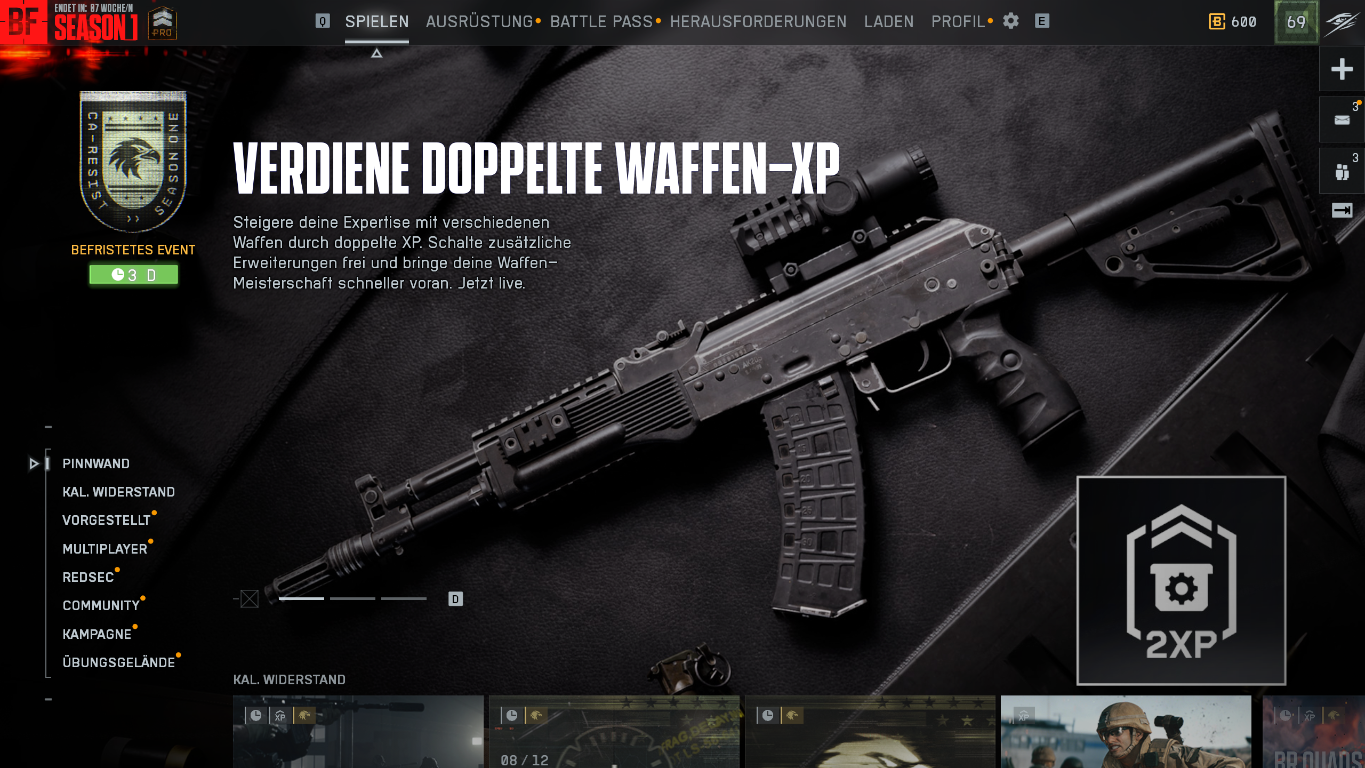1365x768 pixels.
Task: Open the notifications envelope icon showing 3
Action: (1340, 119)
